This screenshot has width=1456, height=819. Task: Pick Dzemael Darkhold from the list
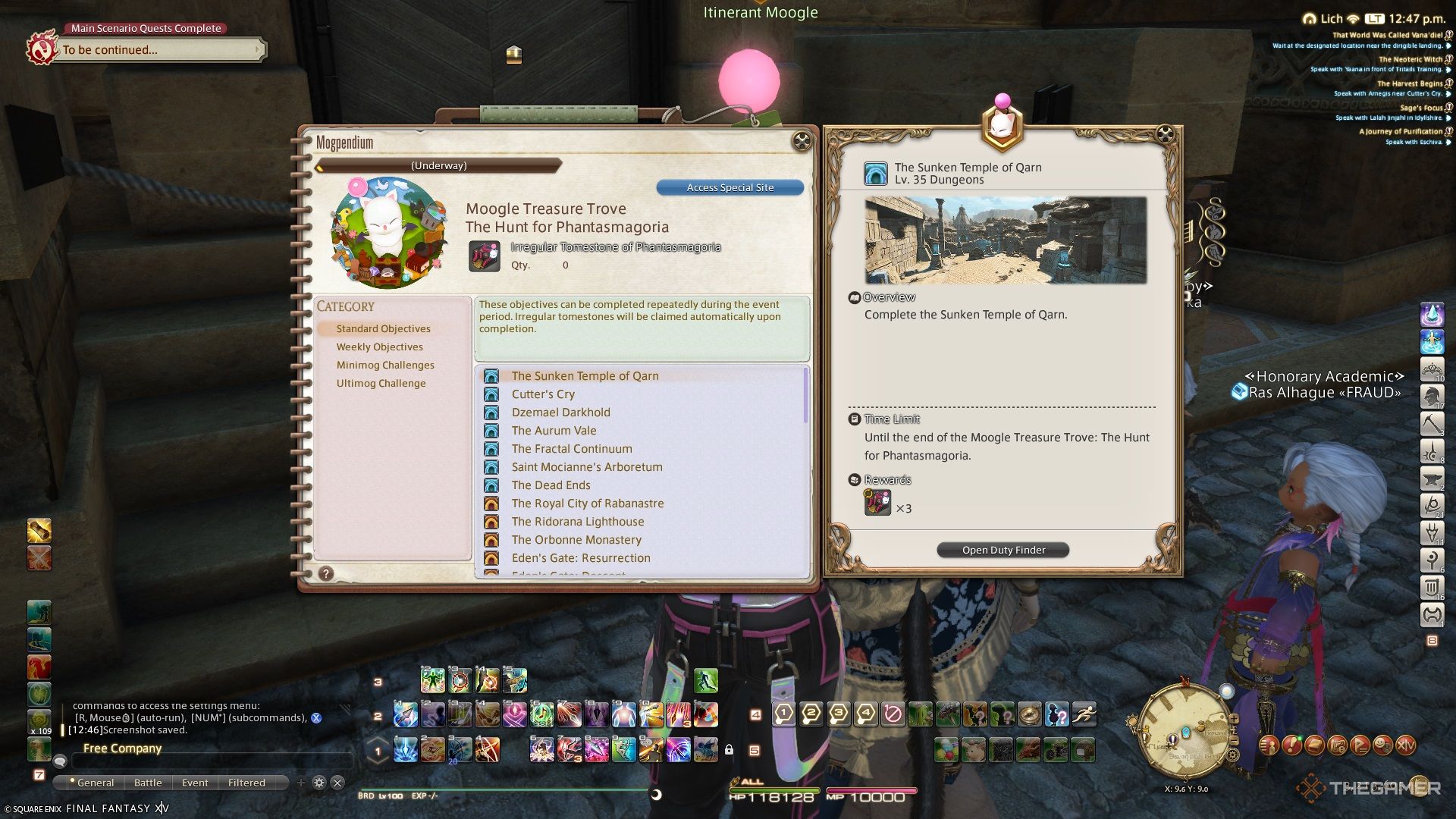coord(560,413)
